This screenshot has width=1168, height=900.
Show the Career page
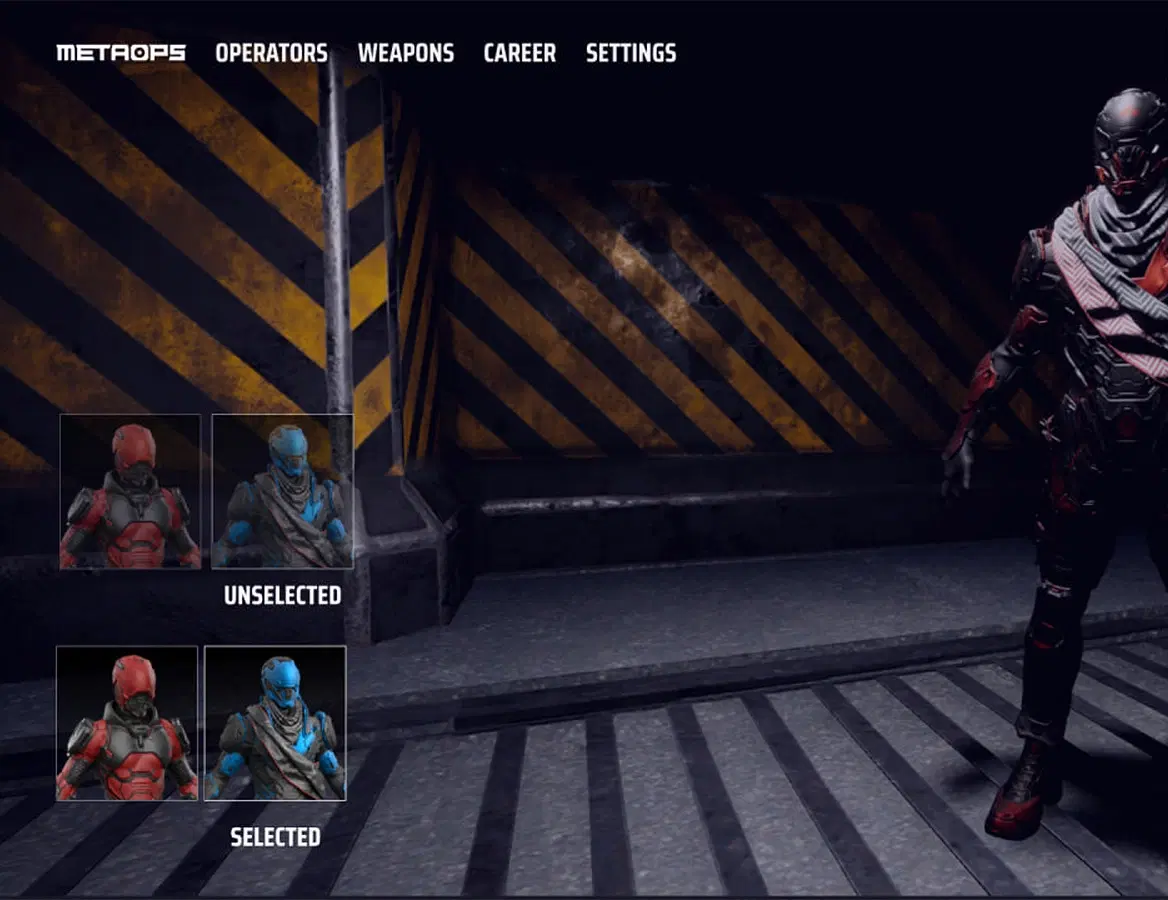click(x=519, y=53)
